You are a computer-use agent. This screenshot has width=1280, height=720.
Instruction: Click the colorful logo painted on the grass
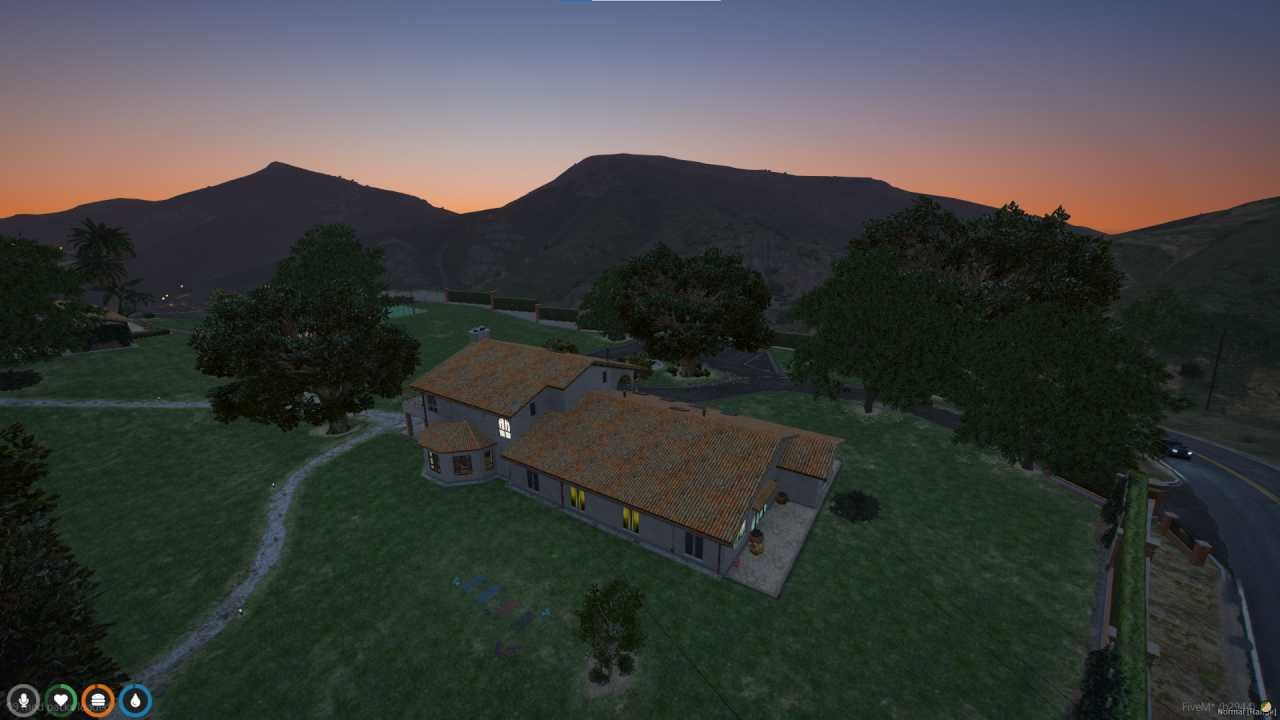pyautogui.click(x=500, y=600)
